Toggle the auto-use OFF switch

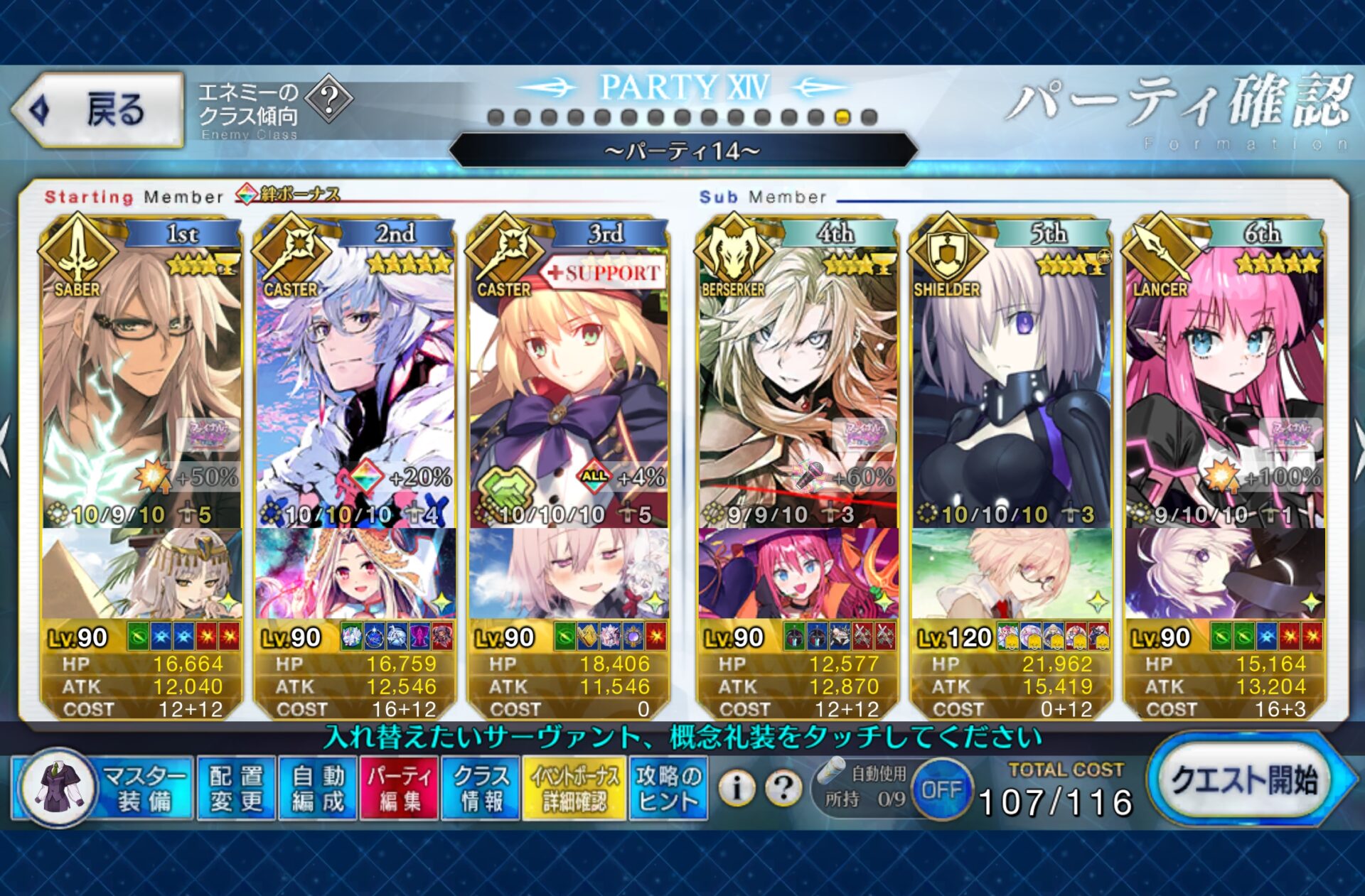(941, 789)
